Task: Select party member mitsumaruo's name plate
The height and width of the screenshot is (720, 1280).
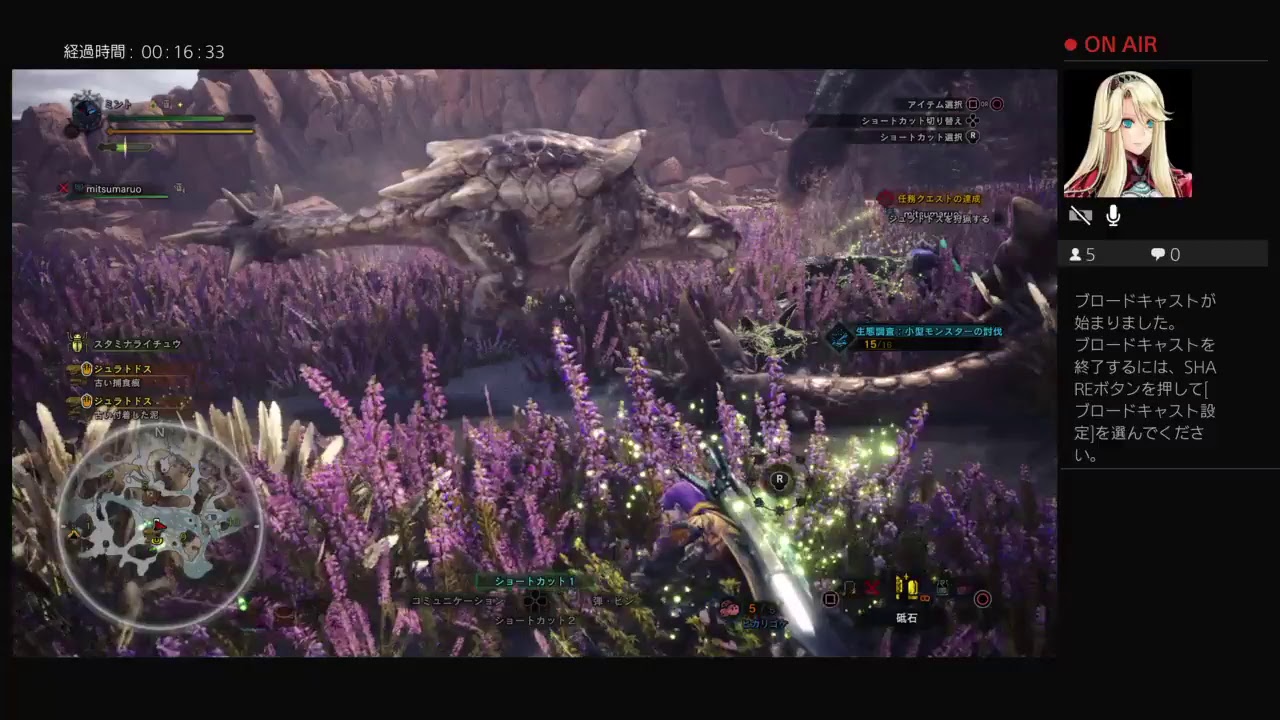Action: [113, 189]
